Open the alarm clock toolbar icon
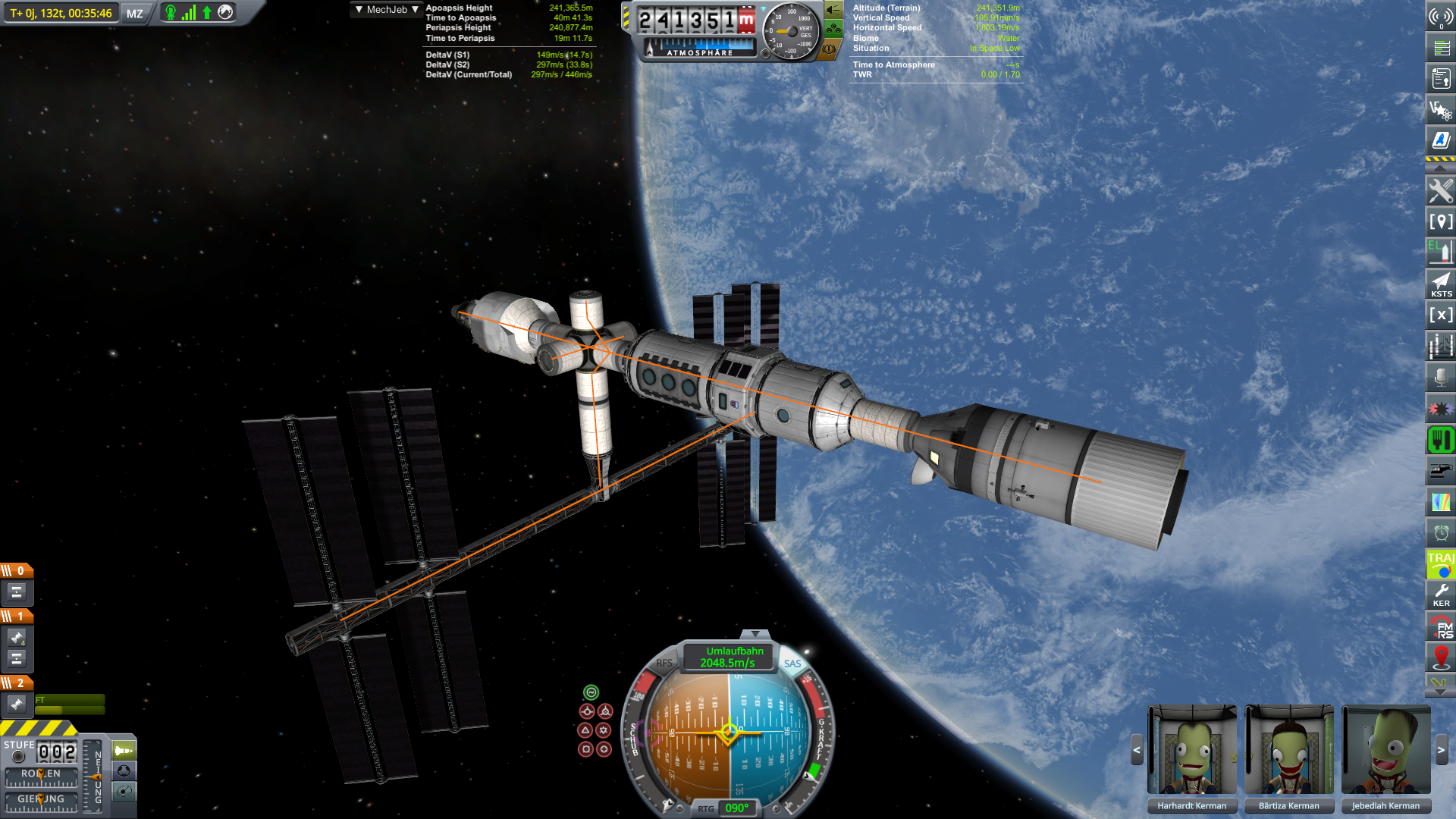This screenshot has width=1456, height=819. [1441, 532]
